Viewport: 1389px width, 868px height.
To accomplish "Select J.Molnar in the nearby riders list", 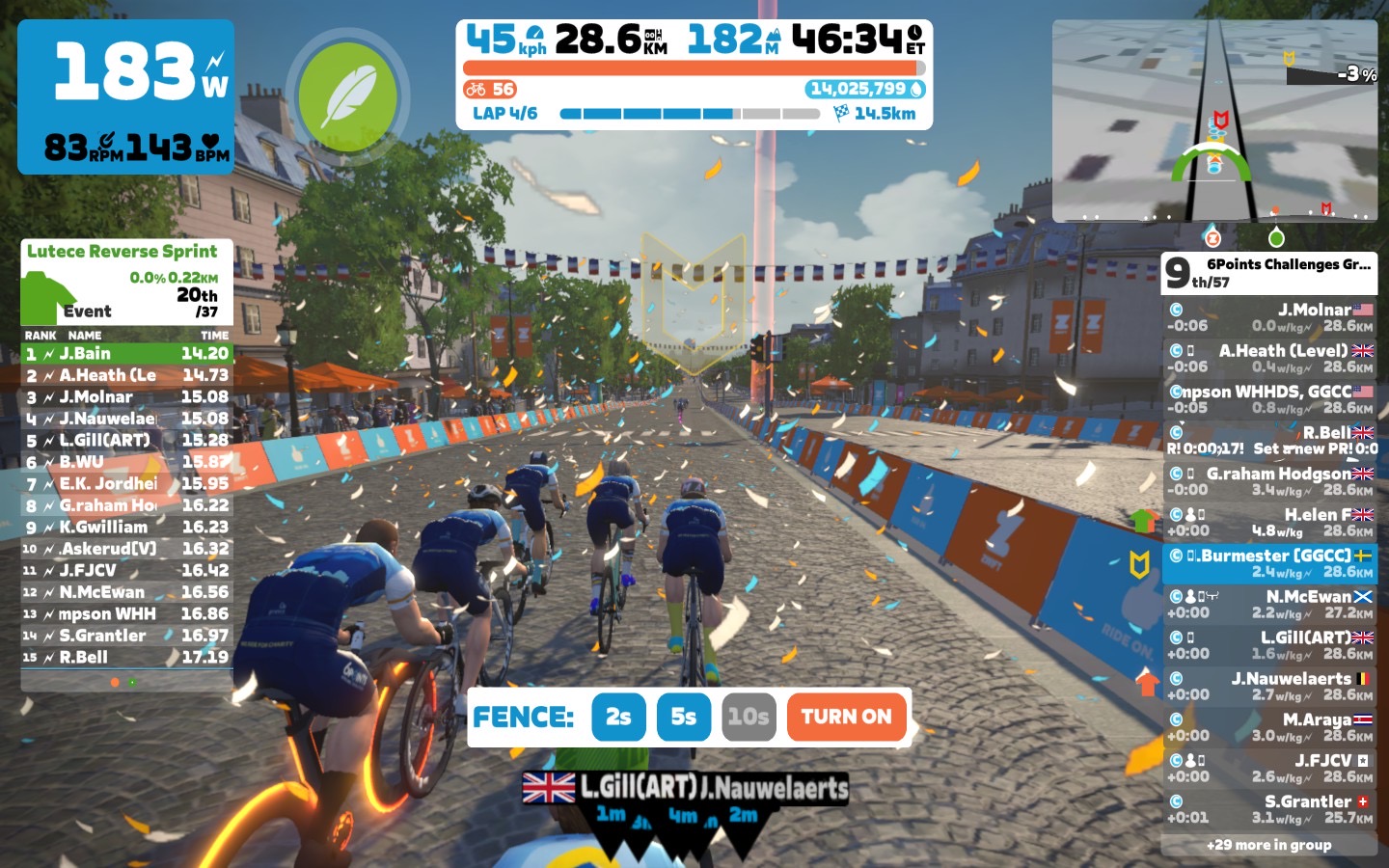I will [x=1268, y=317].
